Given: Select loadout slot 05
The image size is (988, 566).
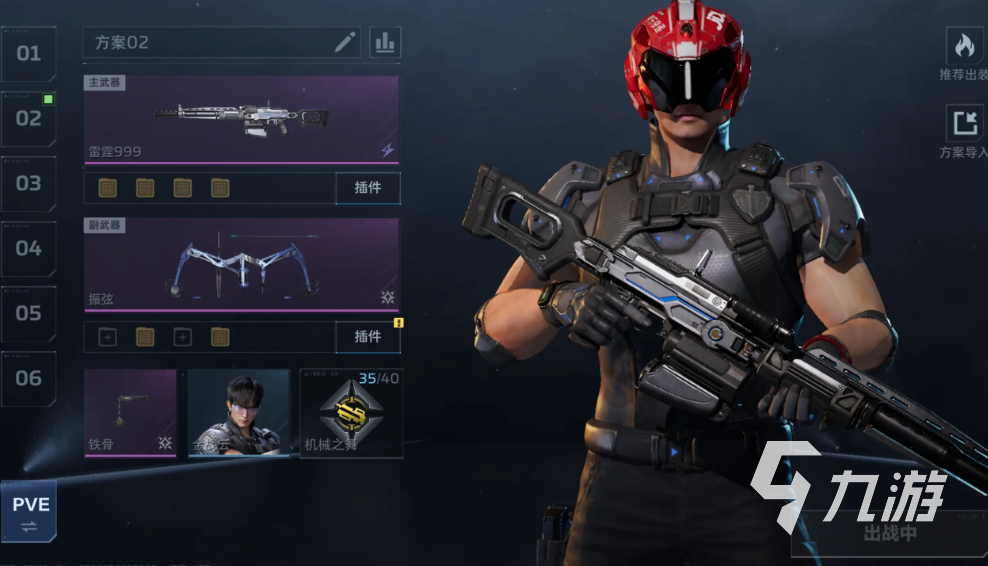Looking at the screenshot, I should click(x=28, y=313).
